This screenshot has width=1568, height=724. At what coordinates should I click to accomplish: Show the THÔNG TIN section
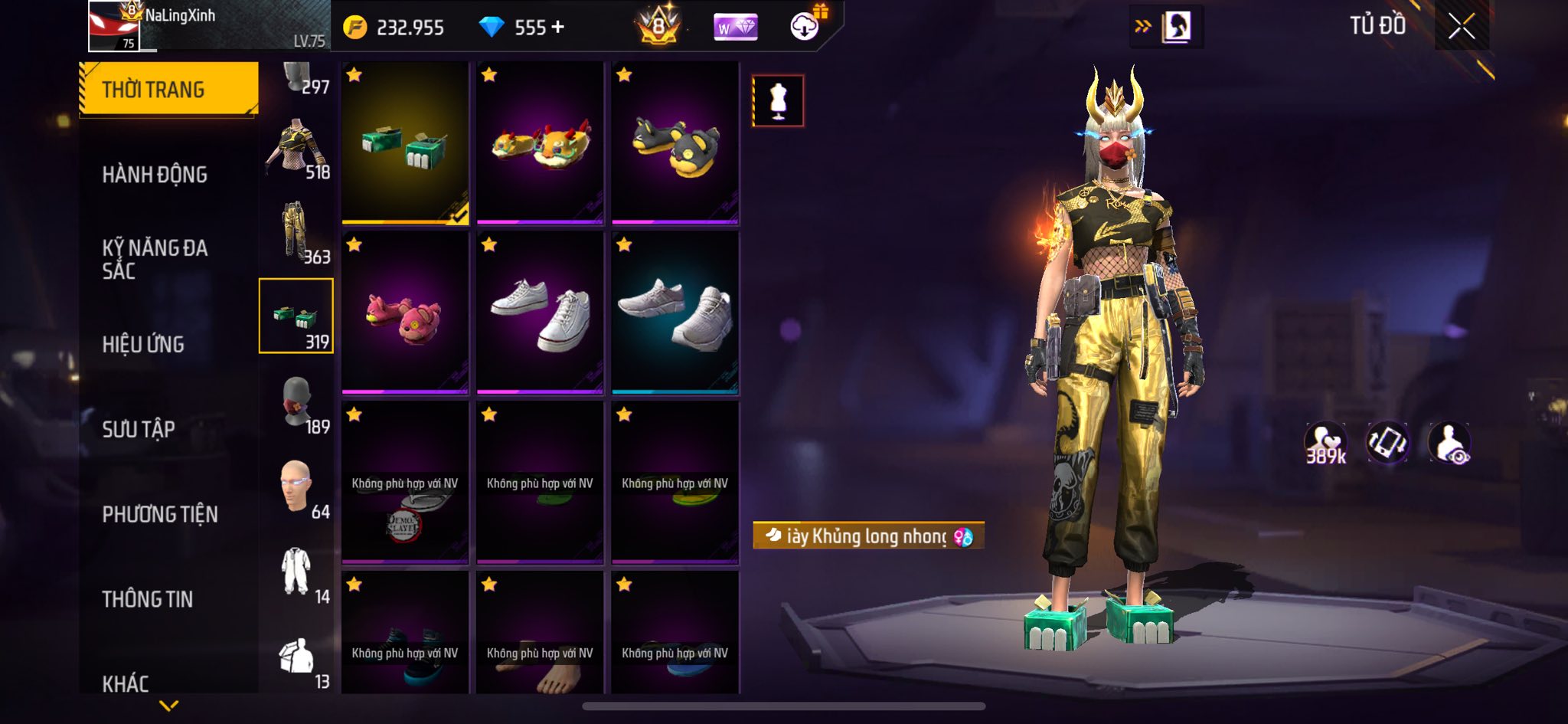point(148,599)
